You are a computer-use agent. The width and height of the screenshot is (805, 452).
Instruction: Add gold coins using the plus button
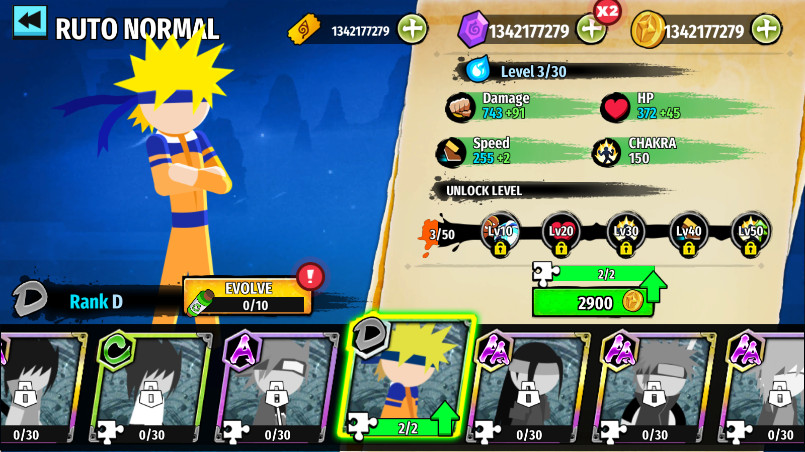pyautogui.click(x=766, y=29)
